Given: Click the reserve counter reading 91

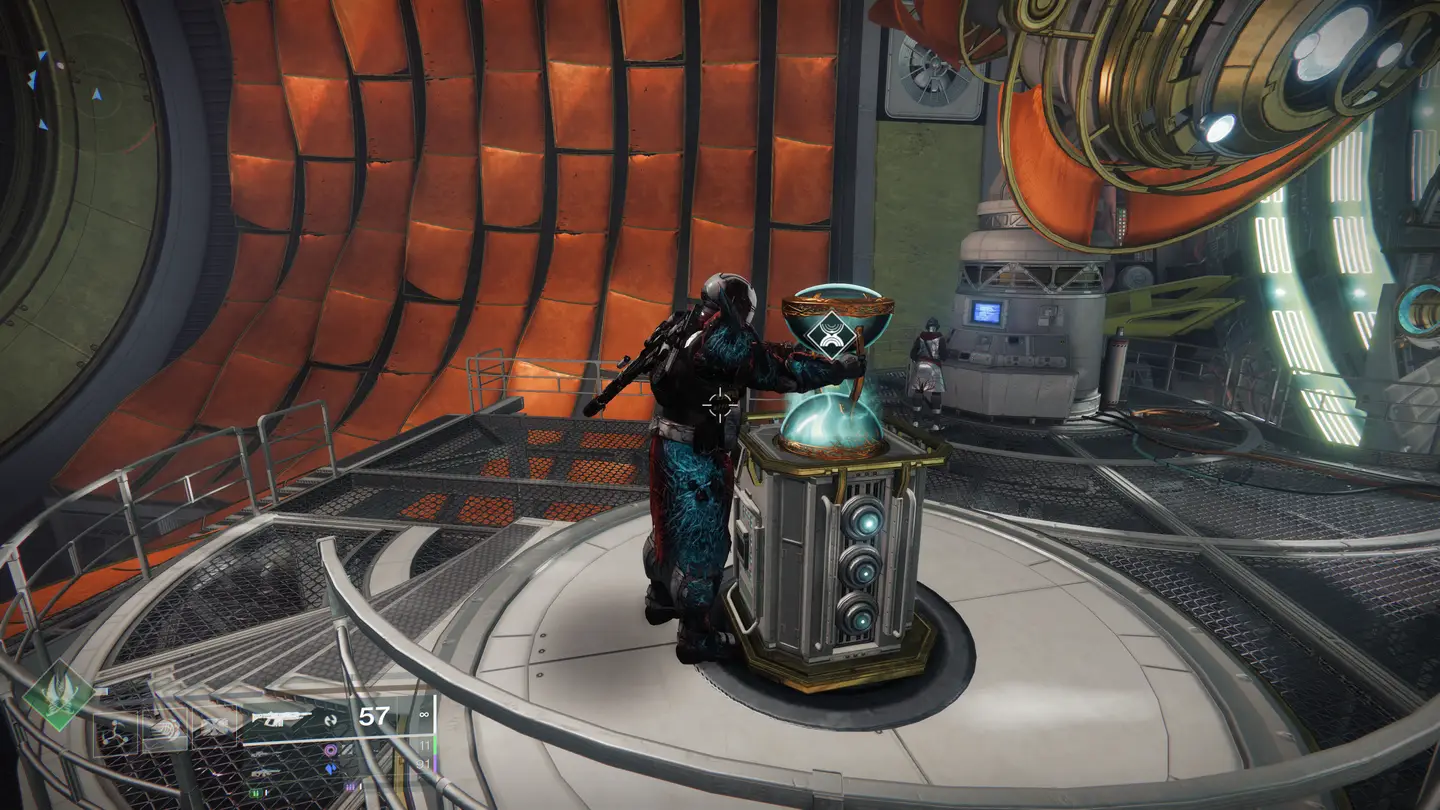Looking at the screenshot, I should click(425, 763).
